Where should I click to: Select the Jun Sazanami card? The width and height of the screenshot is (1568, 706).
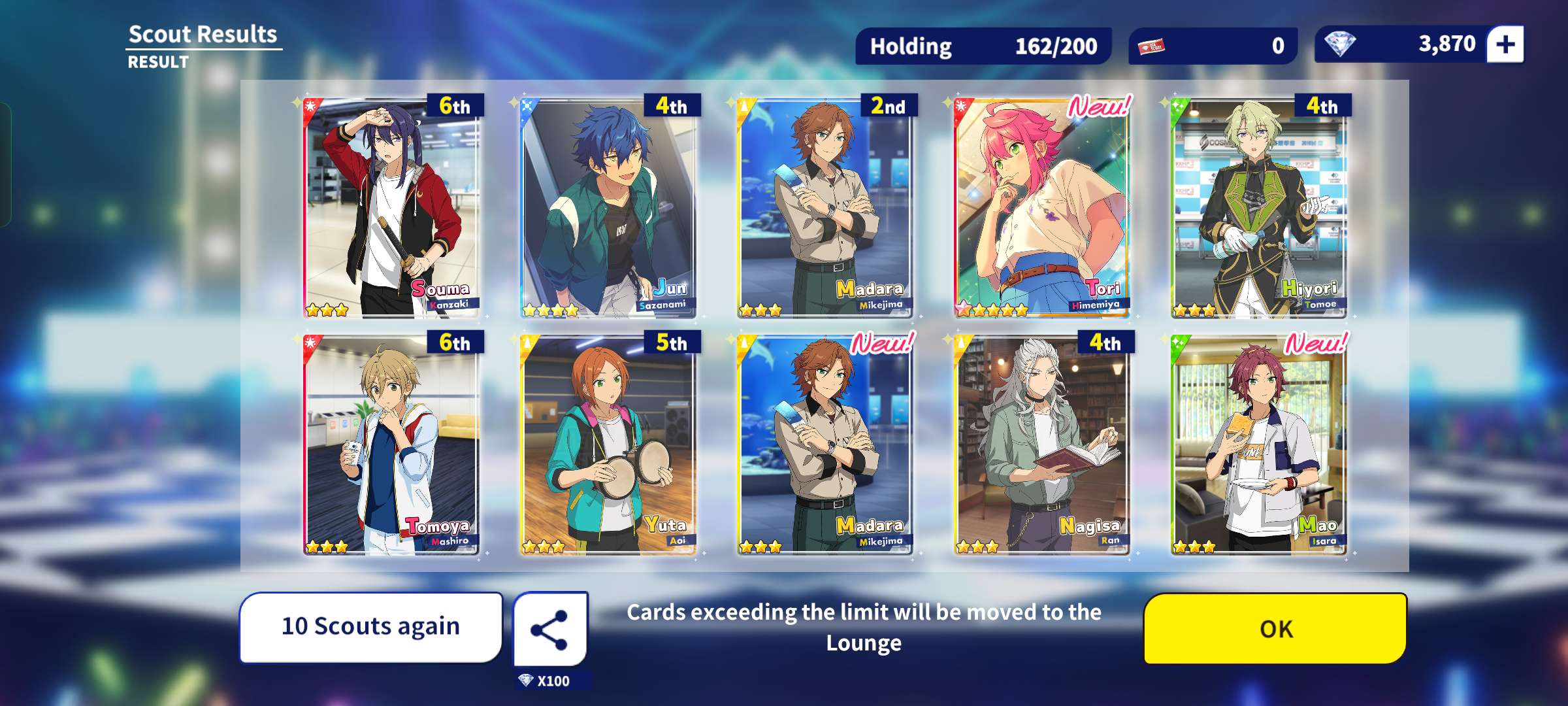coord(608,208)
